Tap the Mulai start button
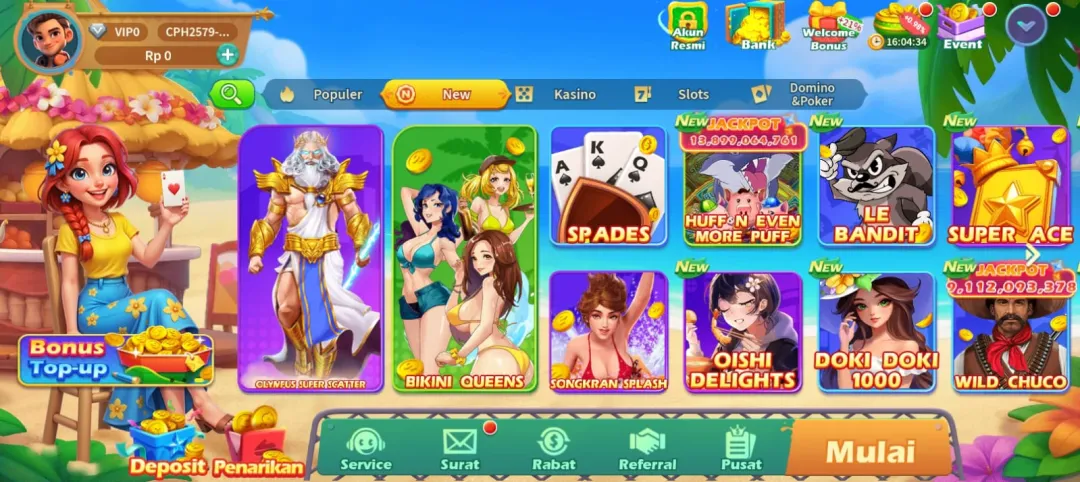This screenshot has width=1080, height=482. pyautogui.click(x=868, y=450)
